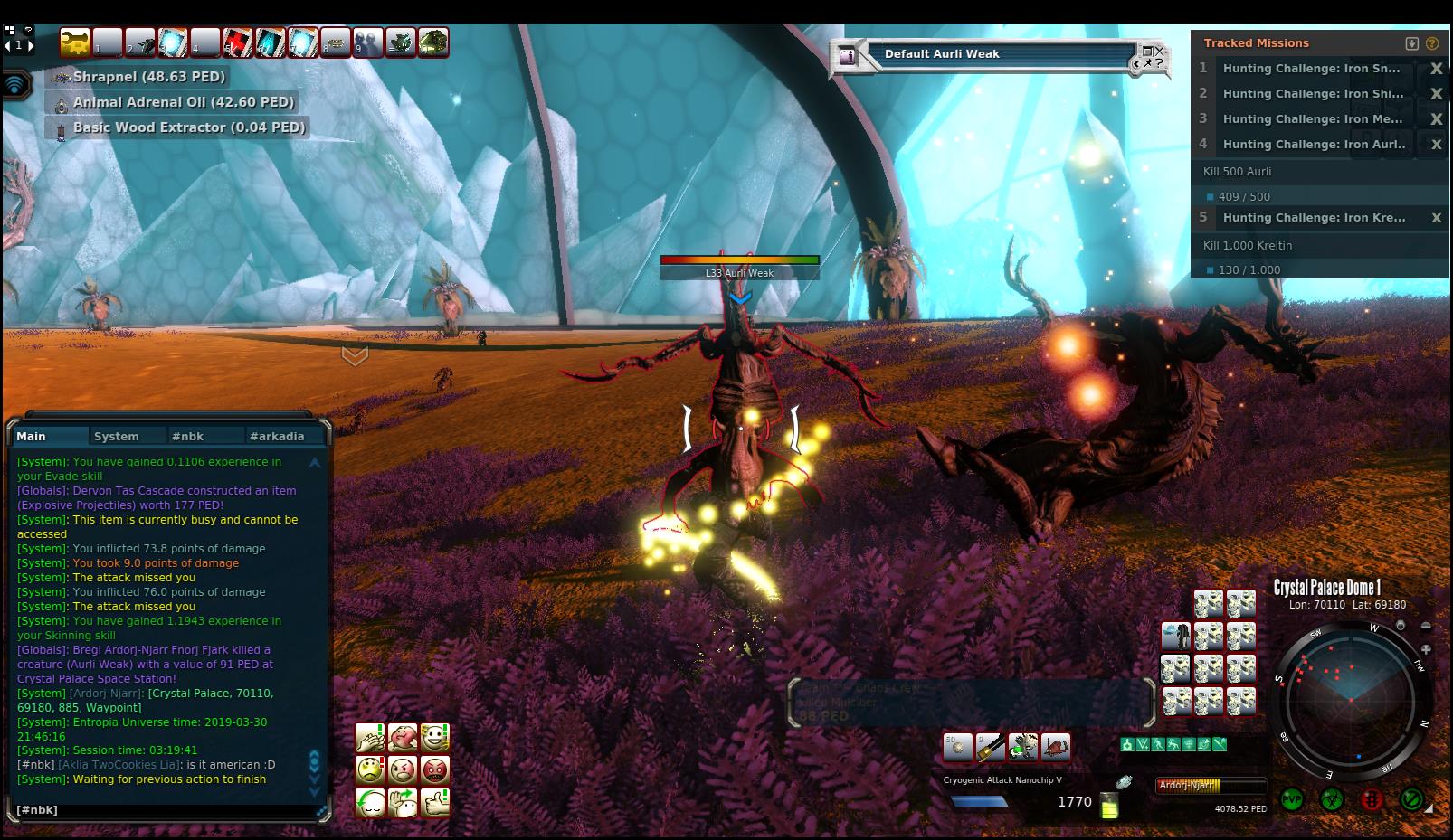This screenshot has height=840, width=1453.
Task: Use the red cross heal hotbar slot
Action: click(238, 42)
